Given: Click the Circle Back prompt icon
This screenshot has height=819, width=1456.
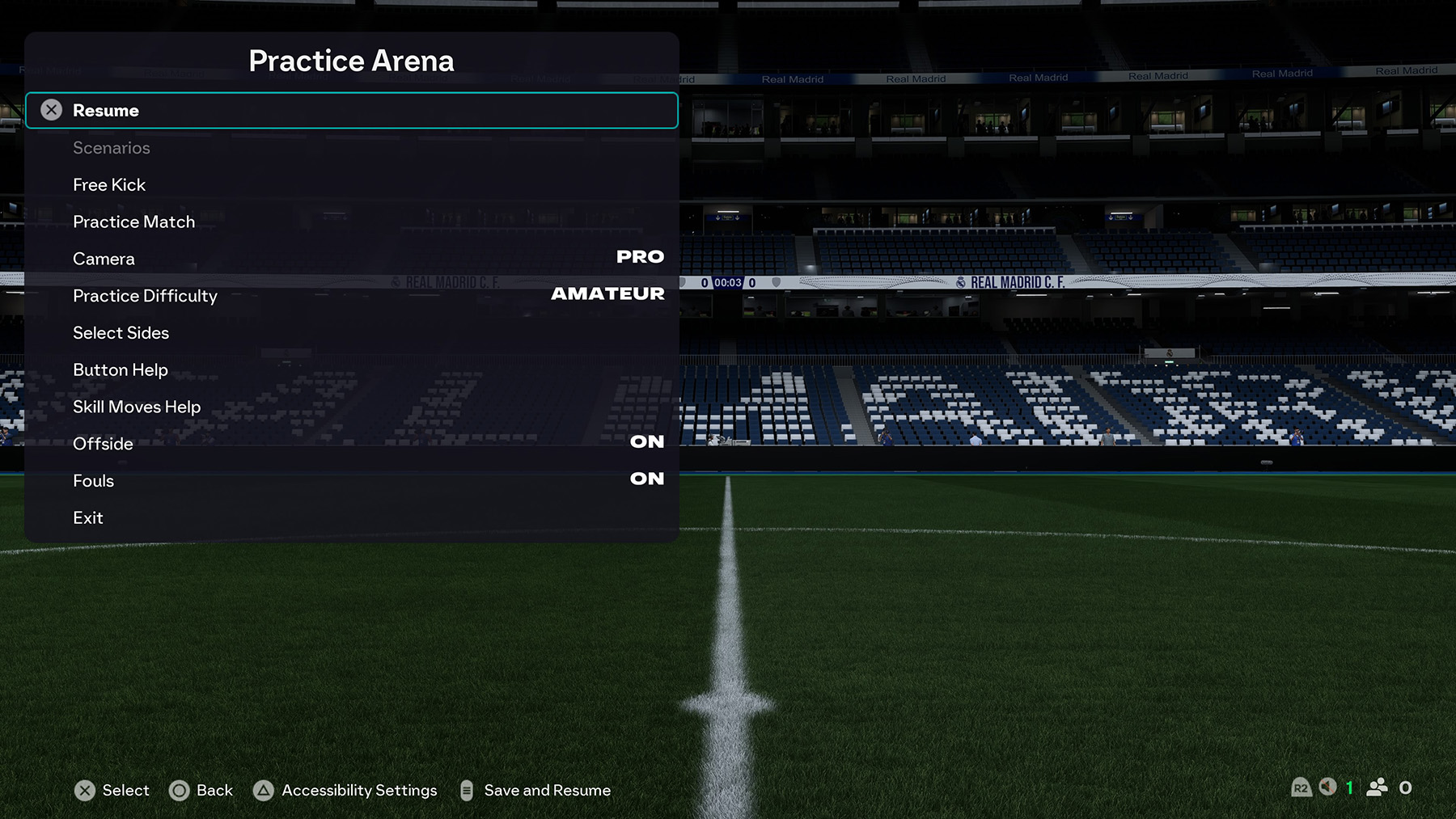Looking at the screenshot, I should (x=180, y=791).
